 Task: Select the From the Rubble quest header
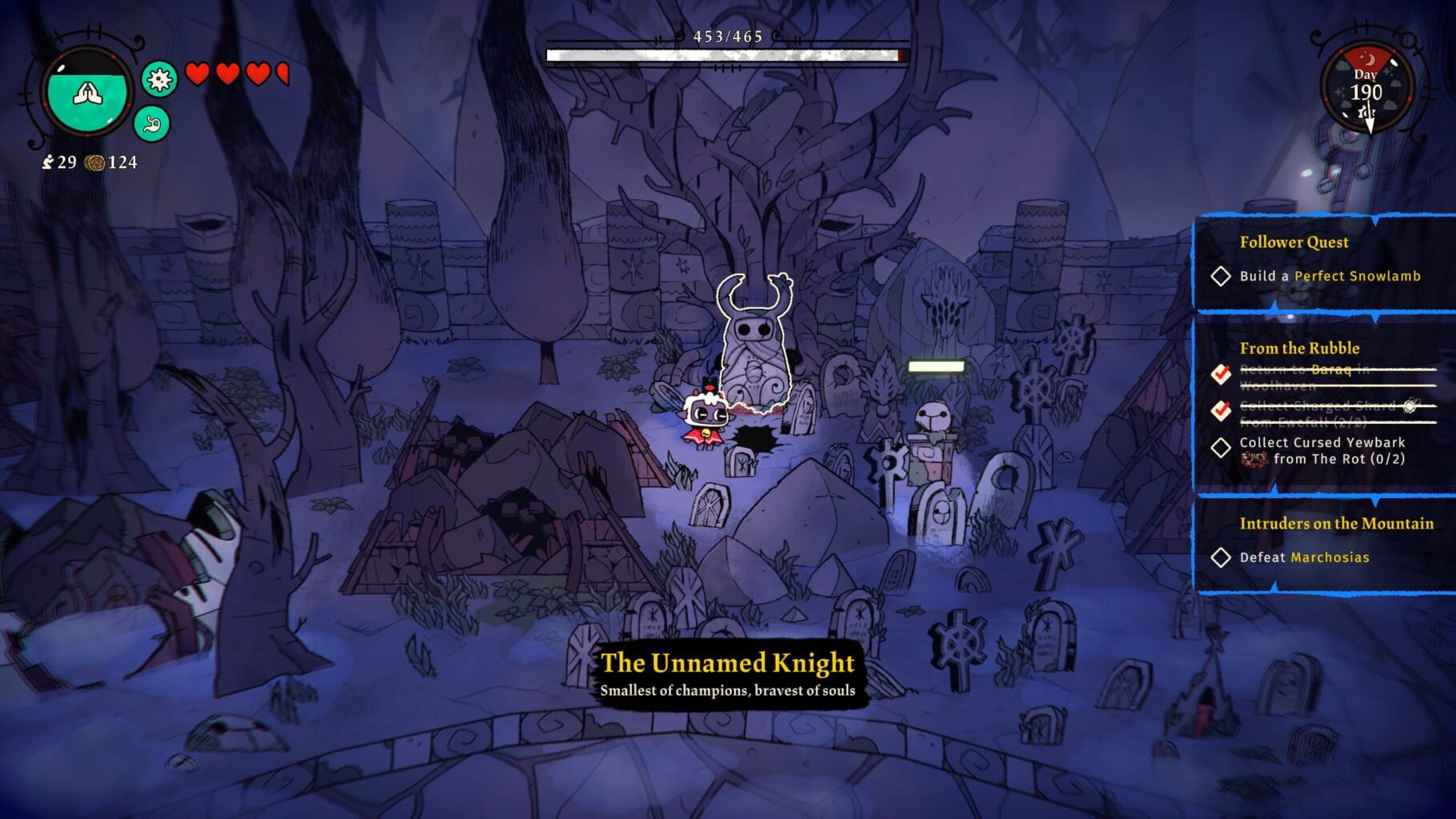pos(1299,349)
